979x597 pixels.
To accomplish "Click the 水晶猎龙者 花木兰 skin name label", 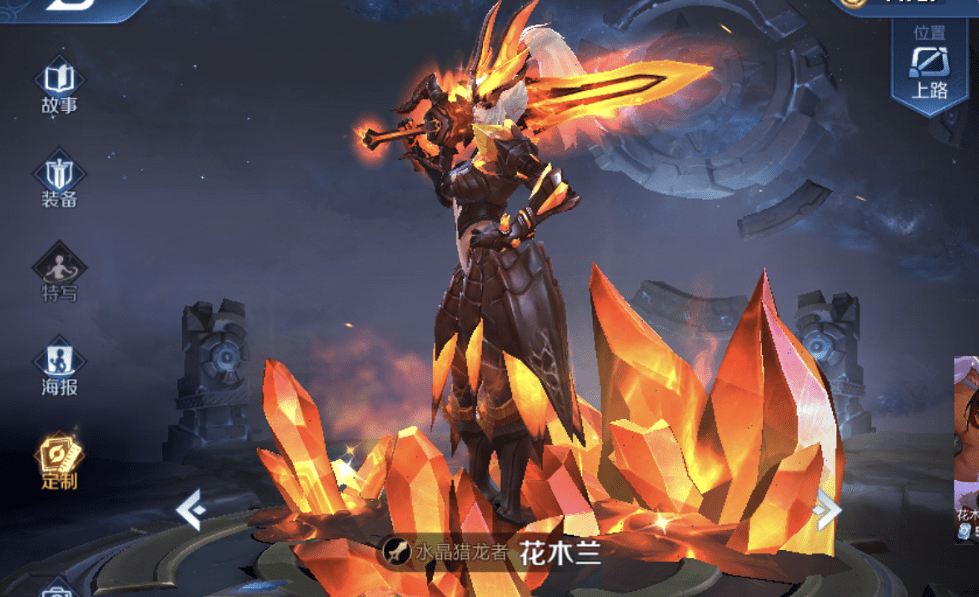I will click(x=494, y=552).
